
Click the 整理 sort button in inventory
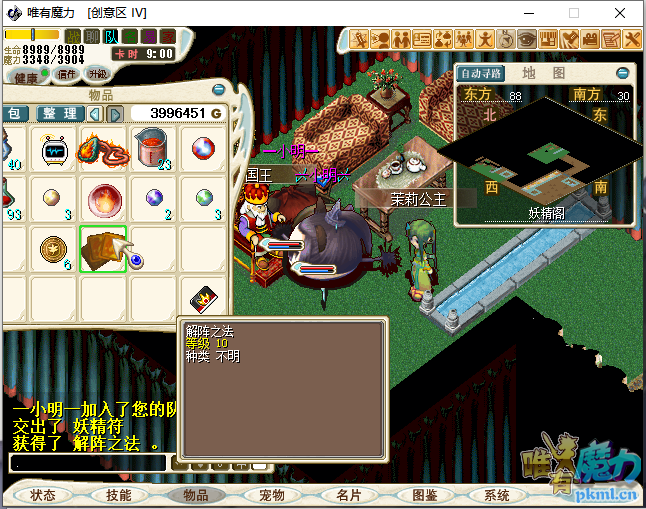pyautogui.click(x=58, y=113)
